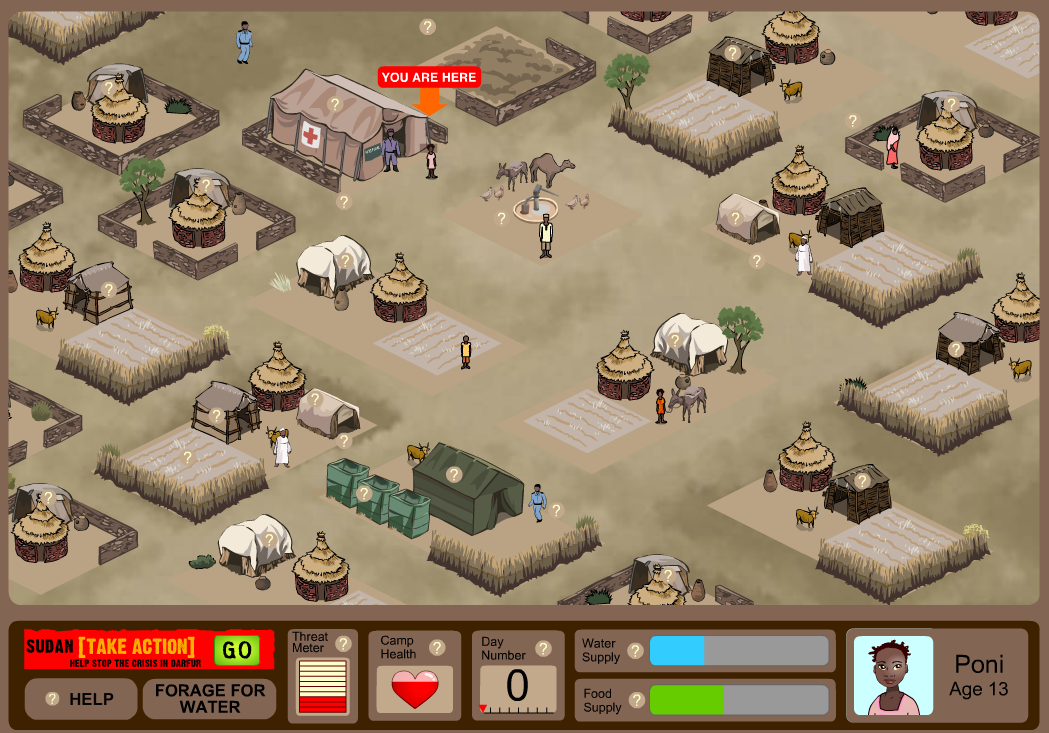Click the Camp Health question mark
This screenshot has height=733, width=1049.
click(x=436, y=647)
